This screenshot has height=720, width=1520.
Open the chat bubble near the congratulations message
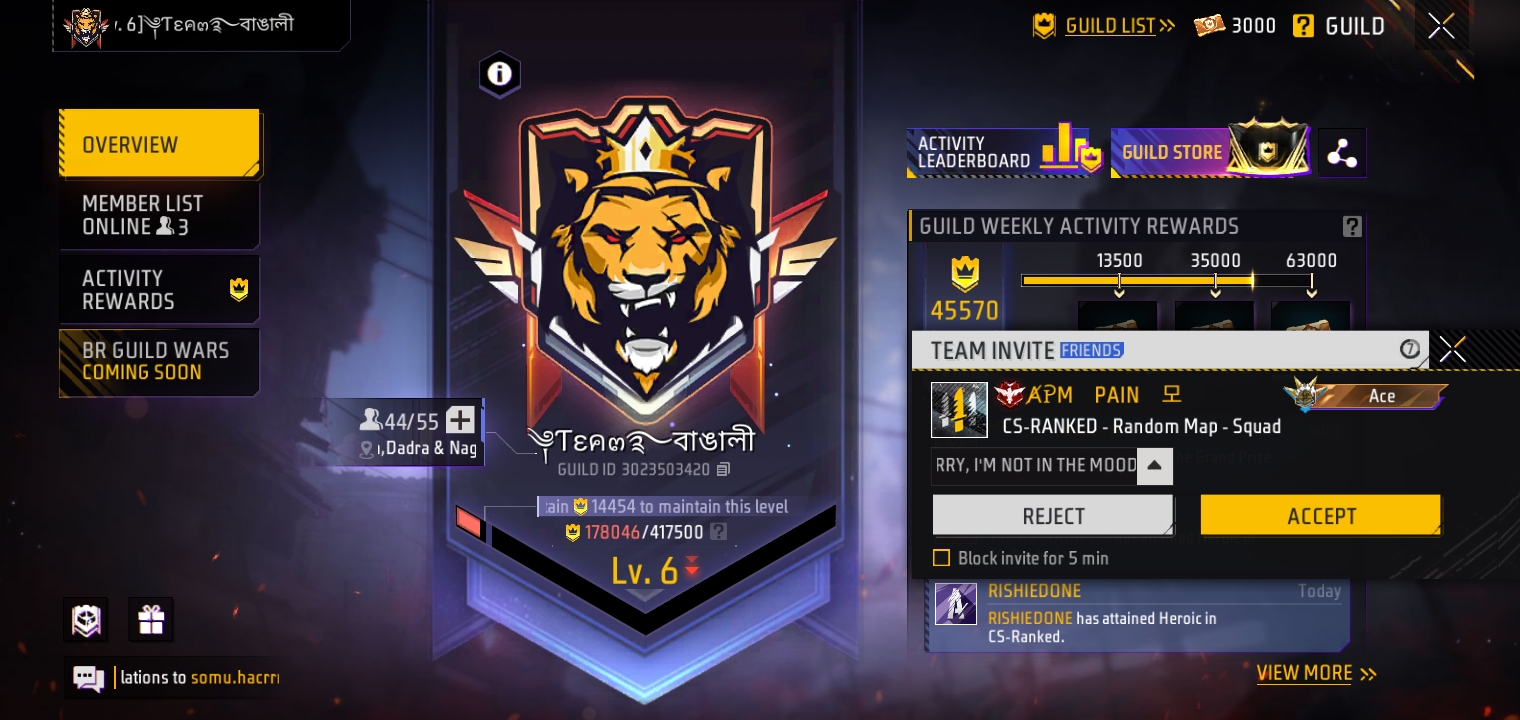tap(88, 678)
